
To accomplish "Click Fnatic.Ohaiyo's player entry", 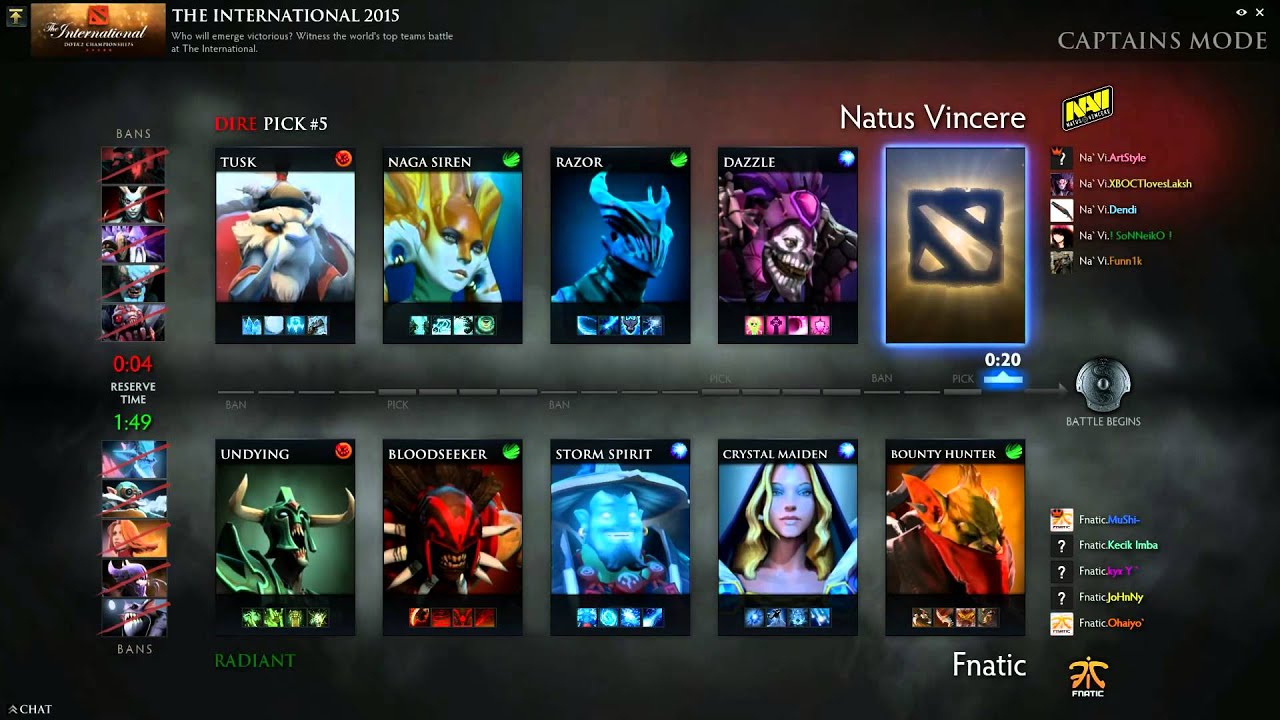I will pos(1110,623).
